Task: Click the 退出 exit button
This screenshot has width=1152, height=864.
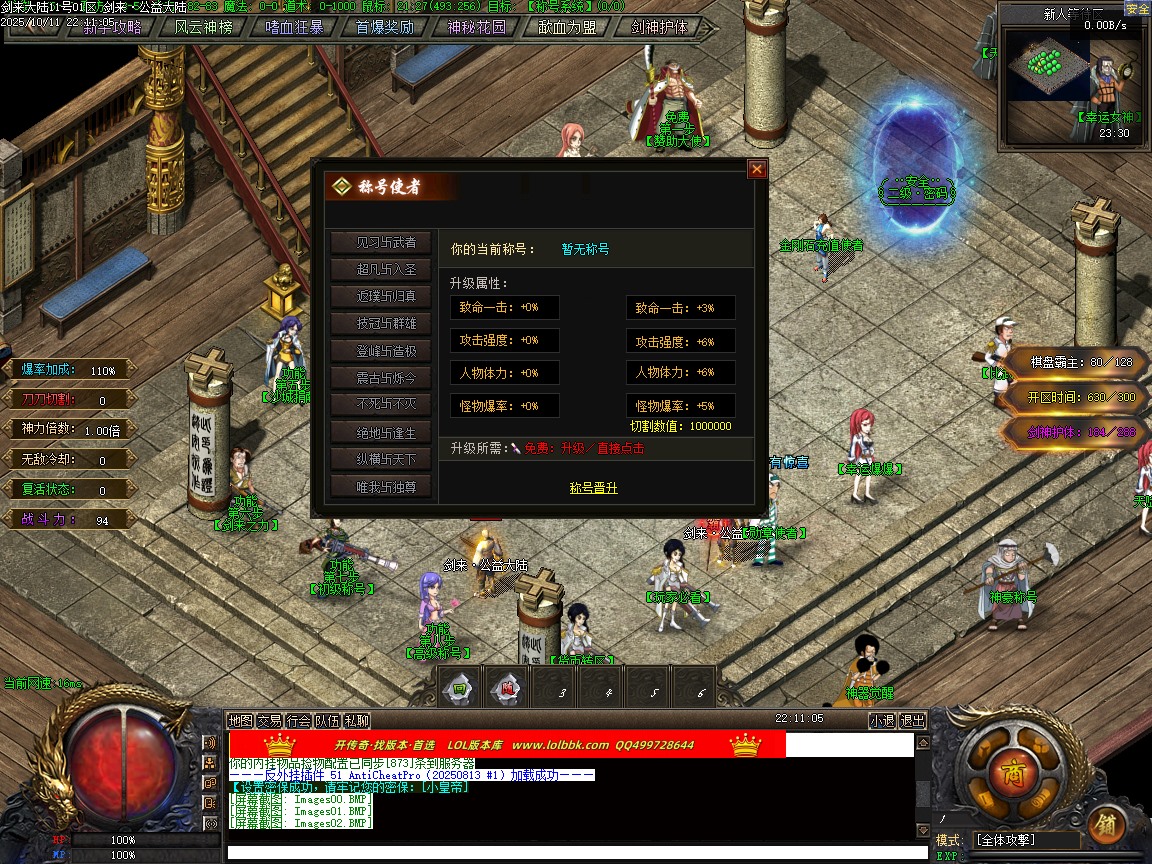Action: (913, 720)
